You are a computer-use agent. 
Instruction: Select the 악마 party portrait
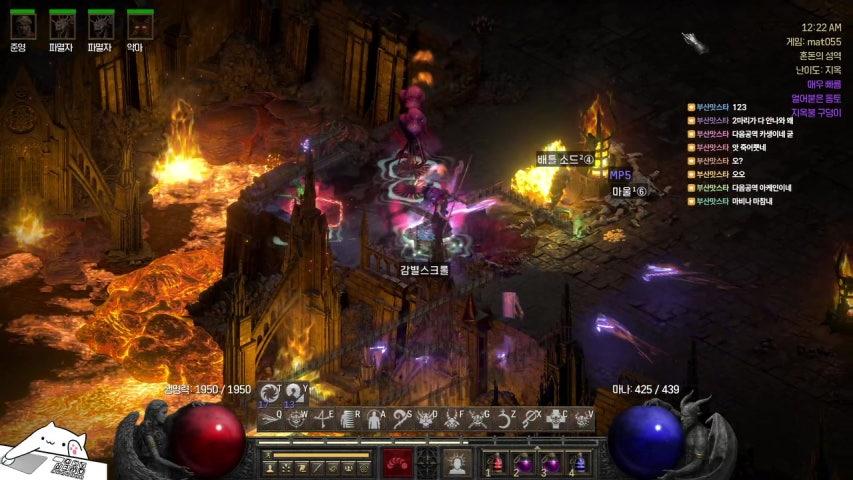140,24
